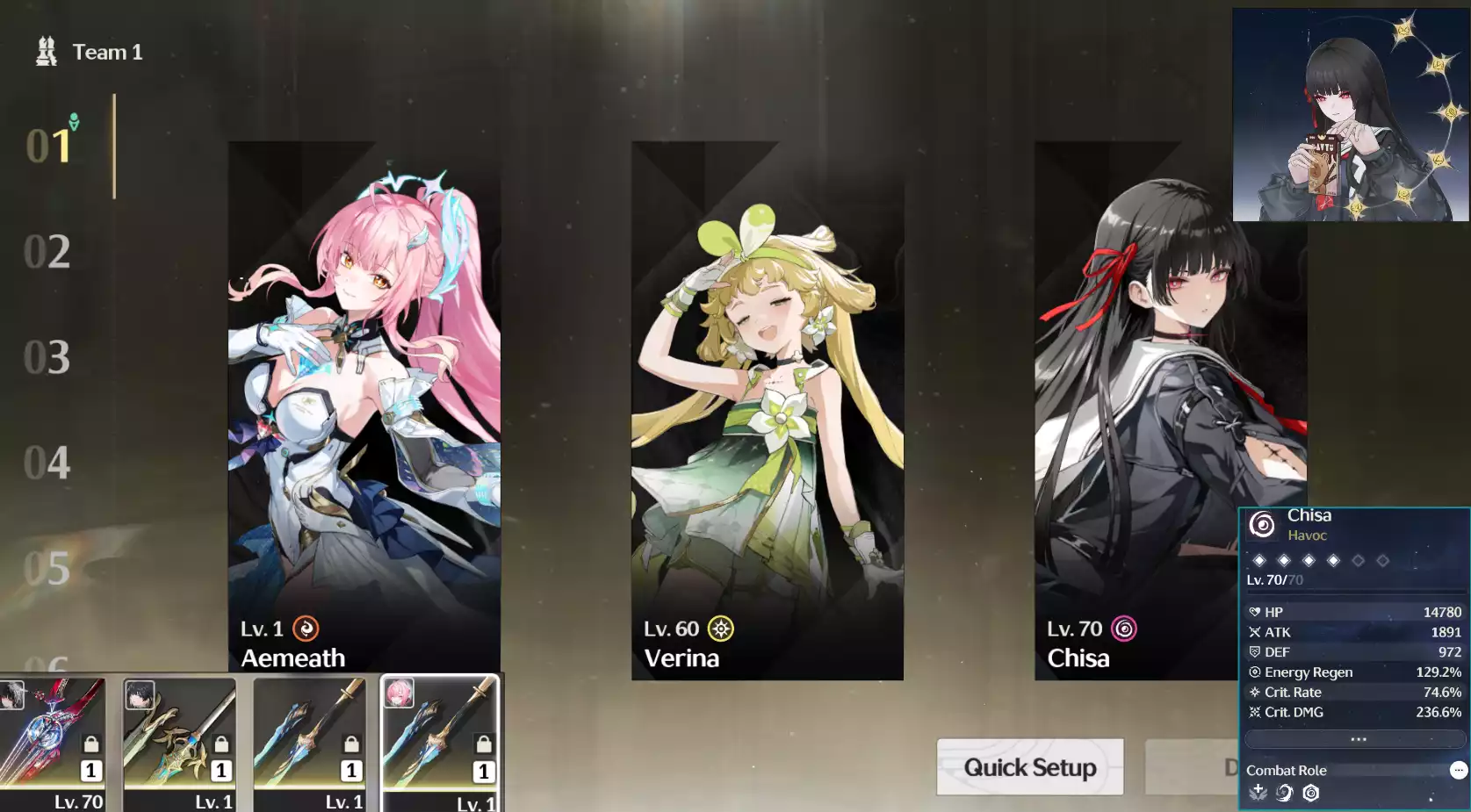Open the Combat Role options ellipsis

tap(1458, 770)
